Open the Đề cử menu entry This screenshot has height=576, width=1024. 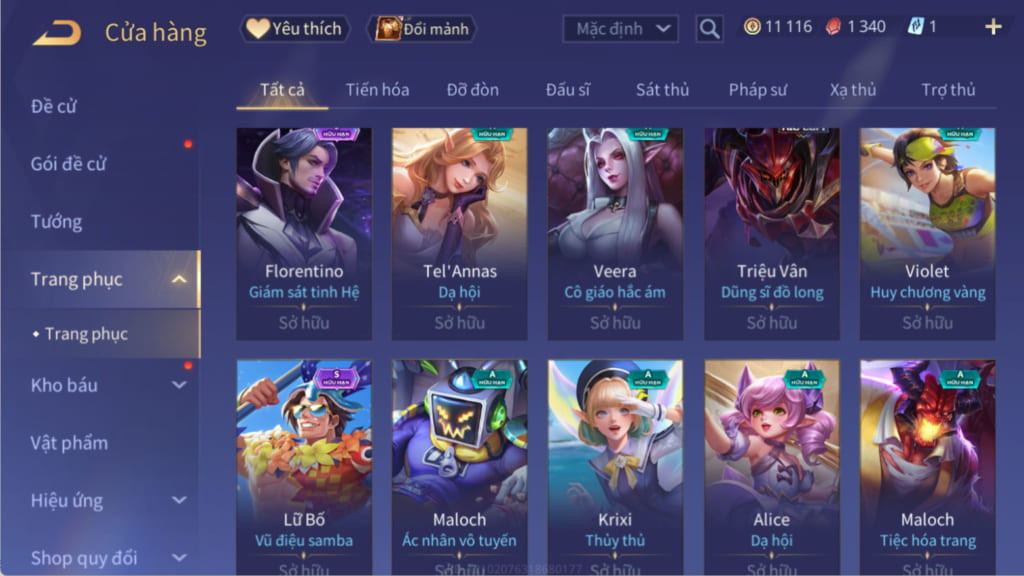pyautogui.click(x=54, y=106)
